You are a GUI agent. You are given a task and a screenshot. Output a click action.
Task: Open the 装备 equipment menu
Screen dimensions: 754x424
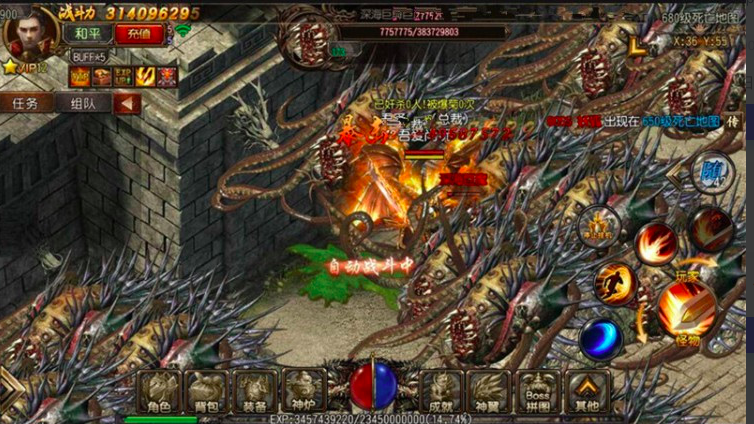point(254,391)
